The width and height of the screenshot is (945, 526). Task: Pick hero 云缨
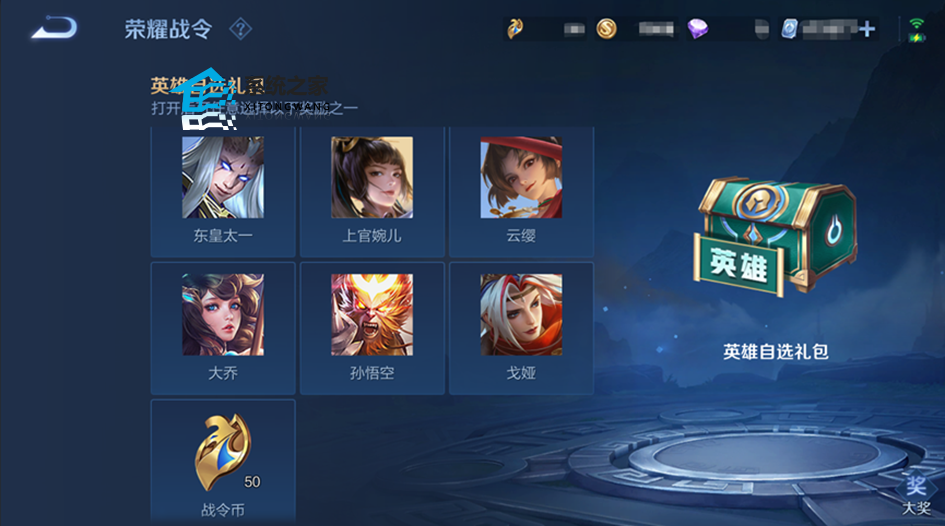coord(521,188)
